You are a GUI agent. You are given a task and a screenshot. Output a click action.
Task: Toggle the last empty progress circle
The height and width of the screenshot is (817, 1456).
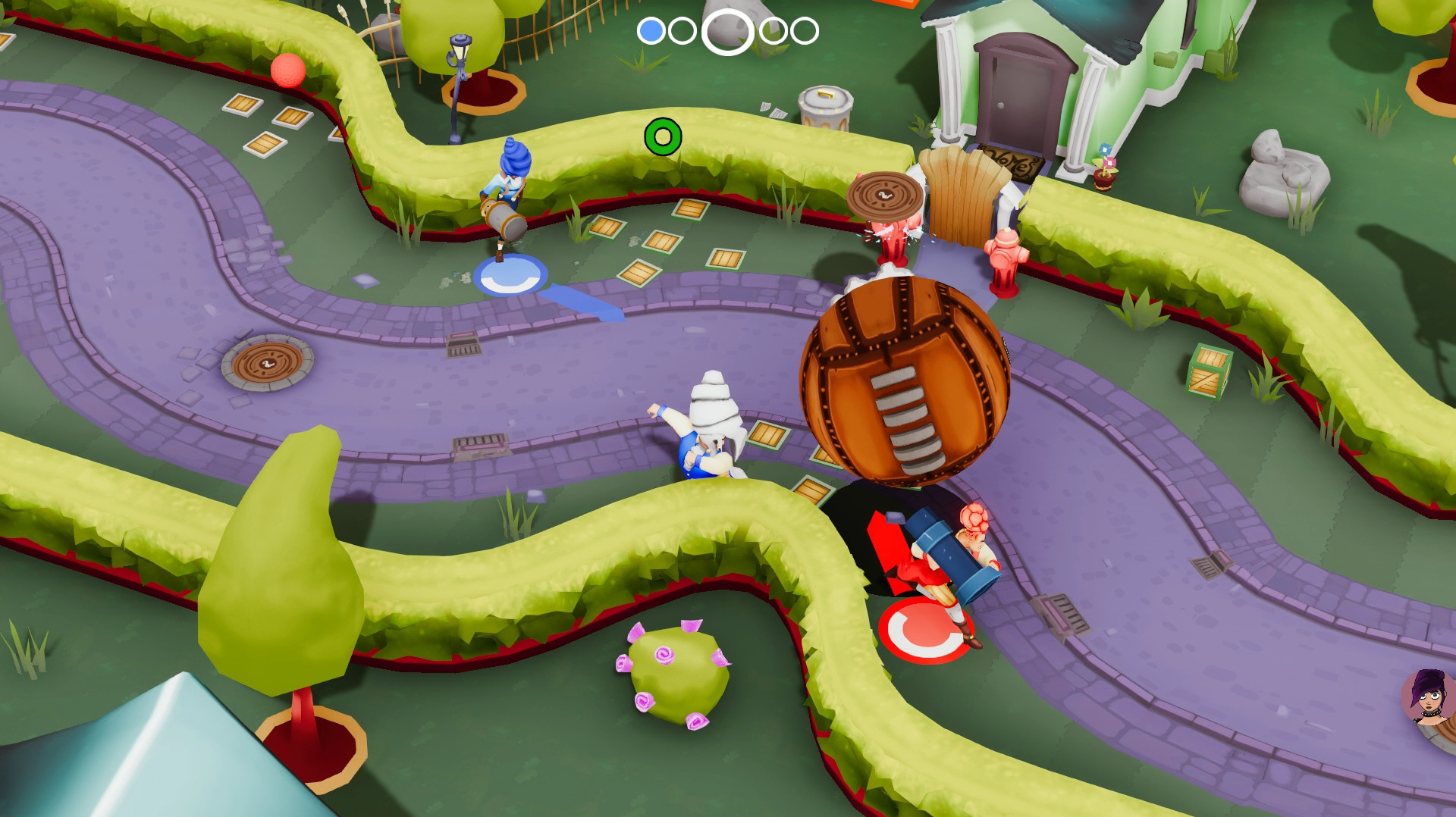[801, 32]
